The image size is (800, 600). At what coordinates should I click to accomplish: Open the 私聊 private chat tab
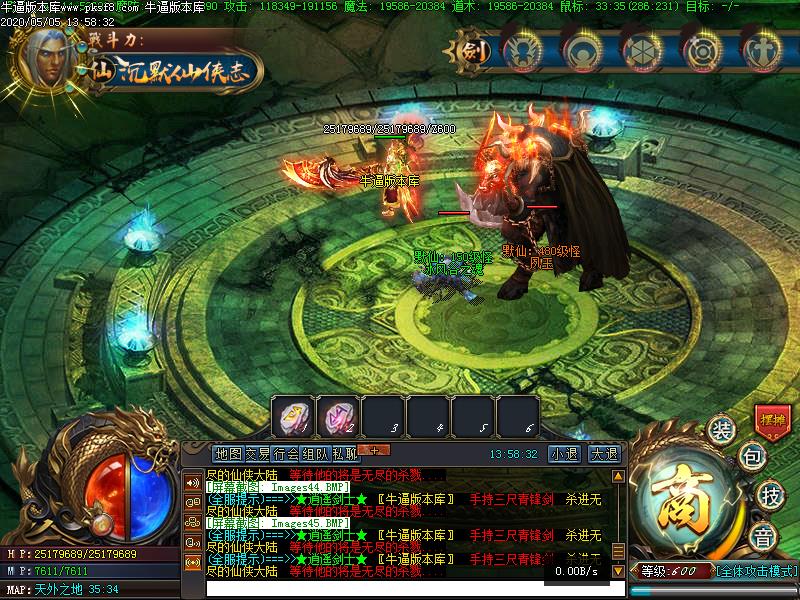tap(344, 453)
